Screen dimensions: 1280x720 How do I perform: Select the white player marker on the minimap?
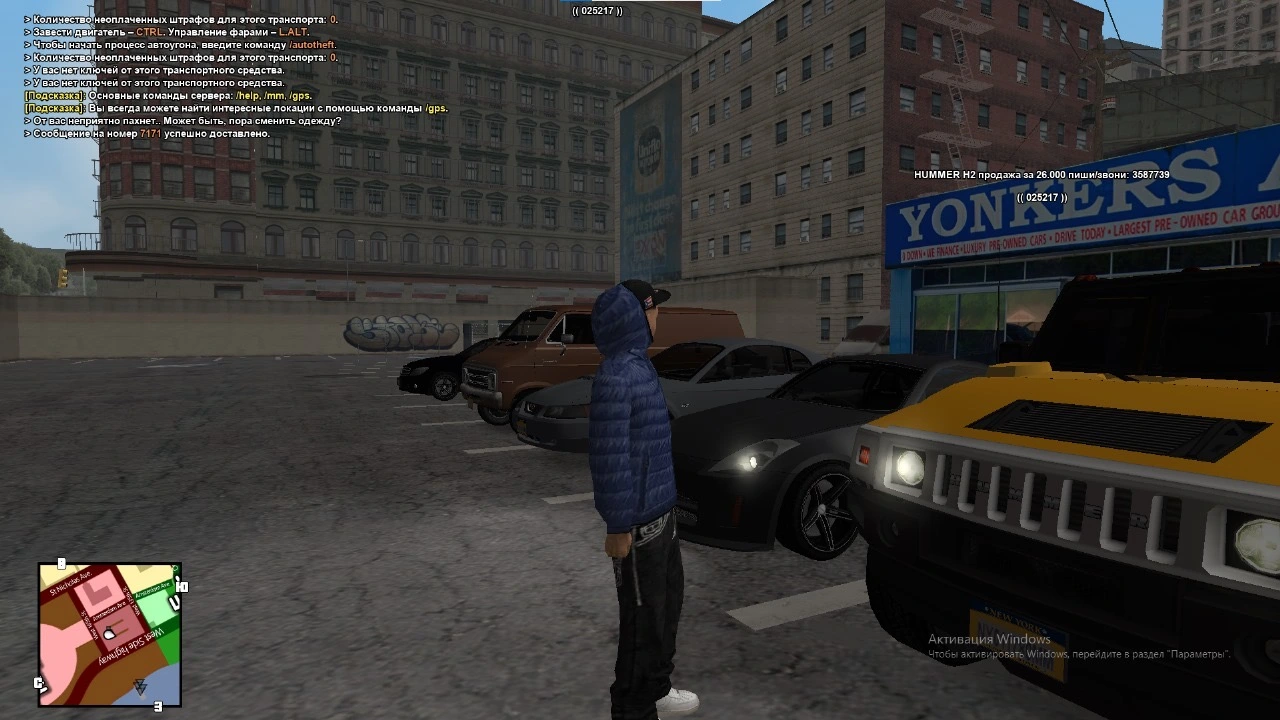click(109, 633)
